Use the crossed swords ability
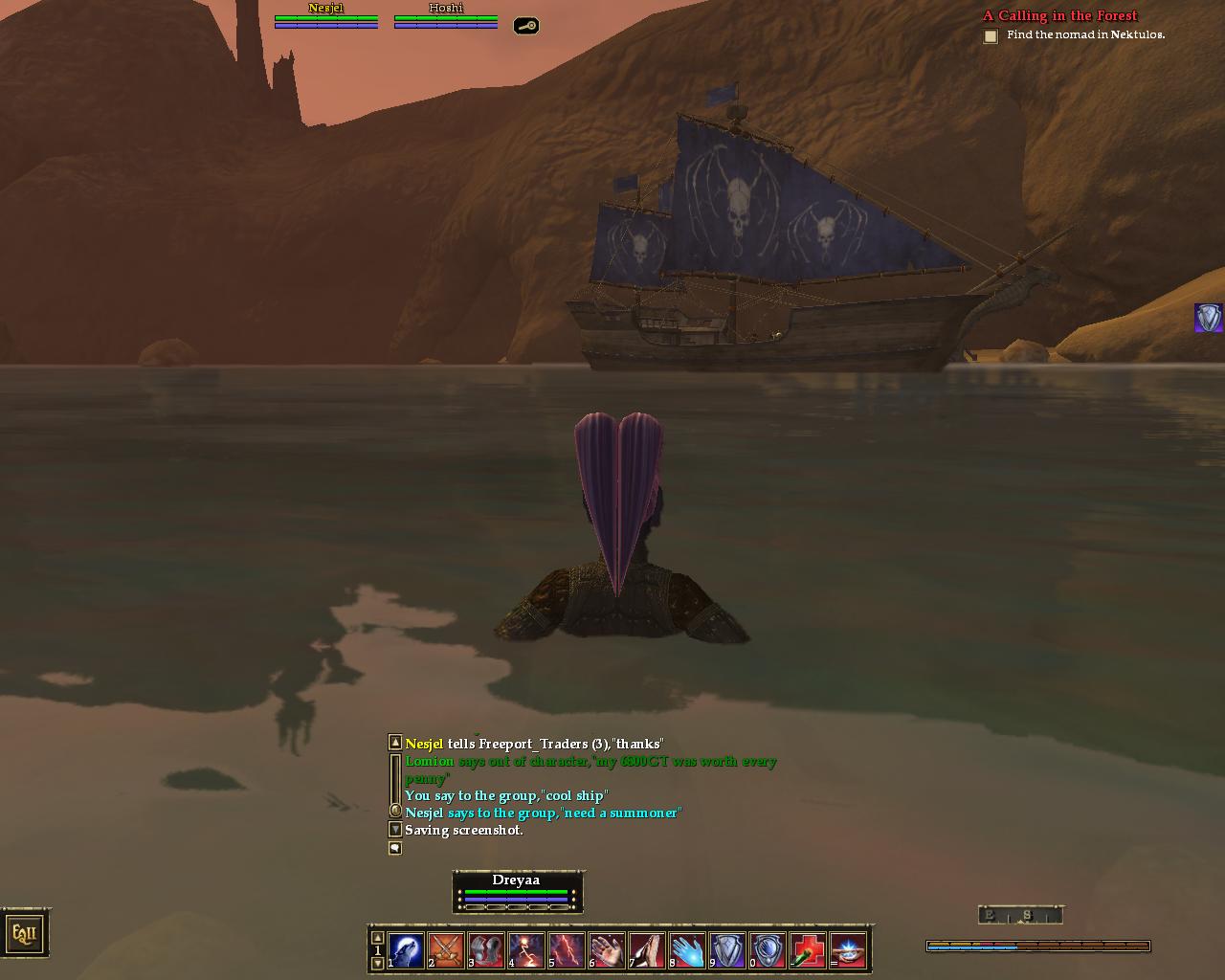Image resolution: width=1225 pixels, height=980 pixels. [447, 951]
